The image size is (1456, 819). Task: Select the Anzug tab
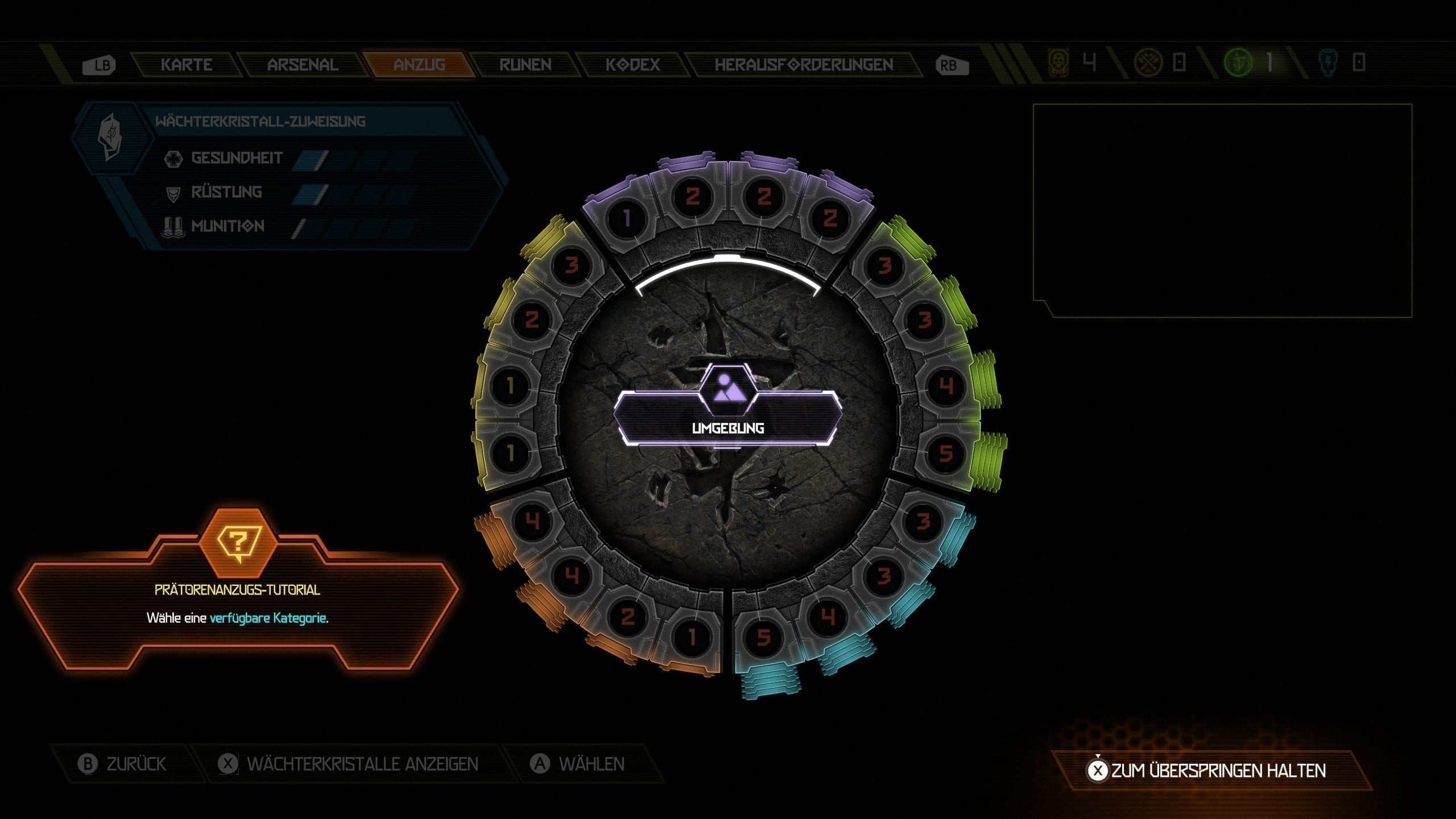(419, 65)
